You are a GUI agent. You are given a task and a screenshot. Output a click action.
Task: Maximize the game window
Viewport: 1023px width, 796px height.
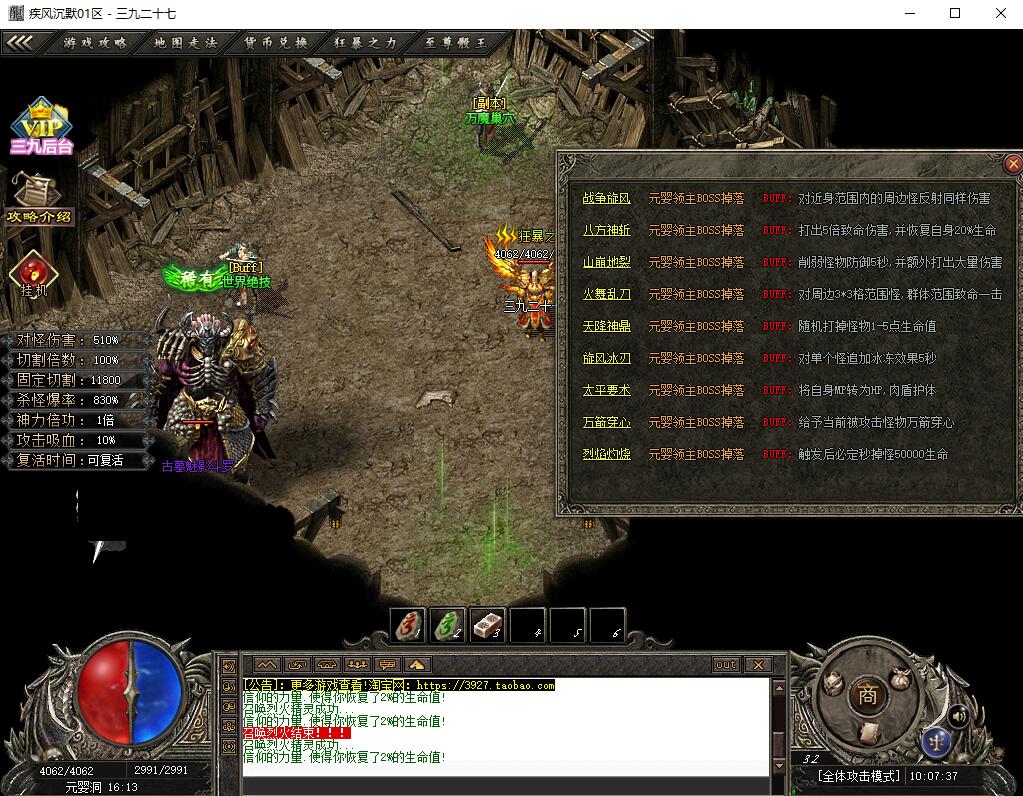click(955, 13)
